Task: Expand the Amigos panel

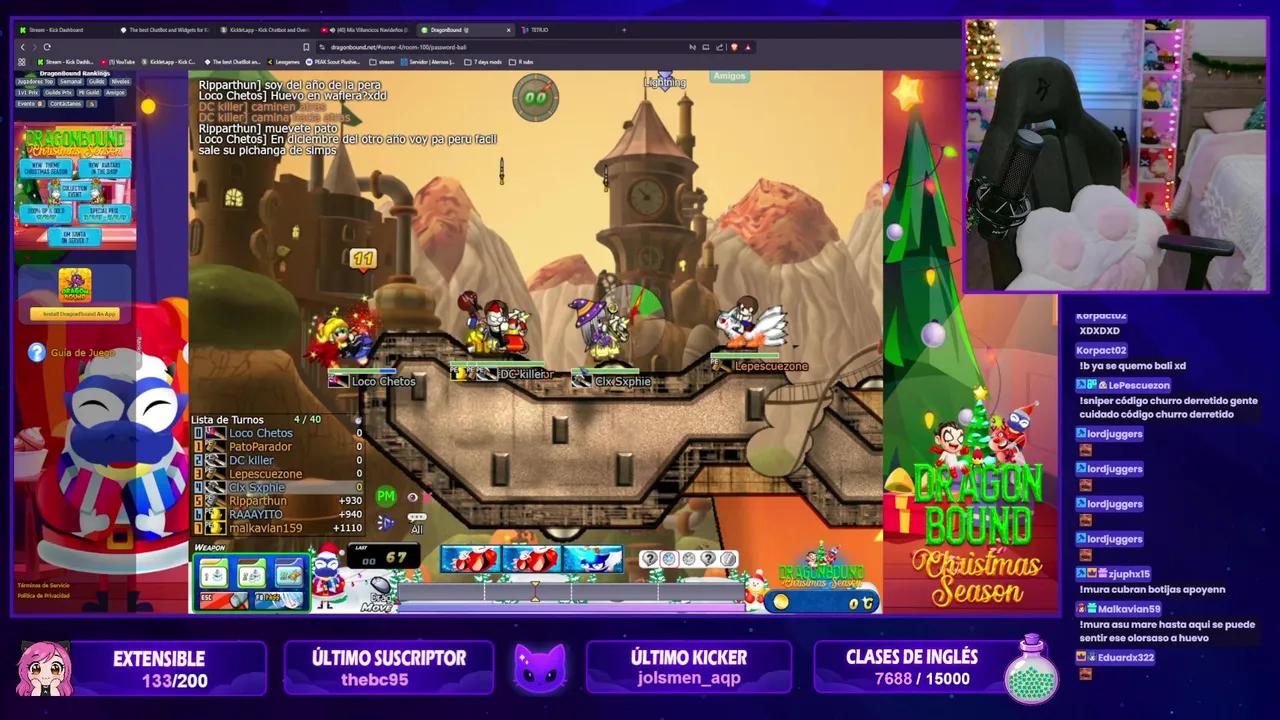Action: point(729,75)
